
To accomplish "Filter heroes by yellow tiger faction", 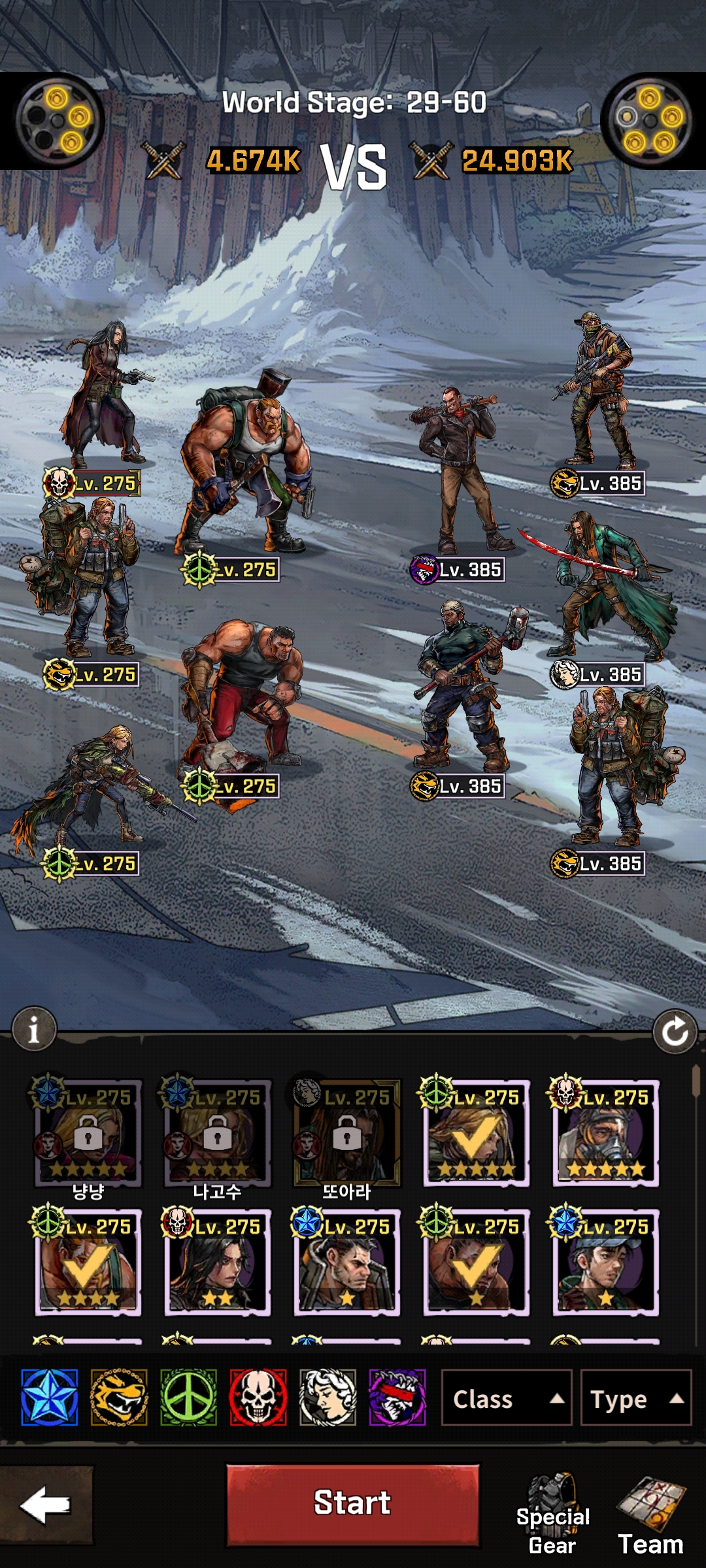I will point(119,1397).
